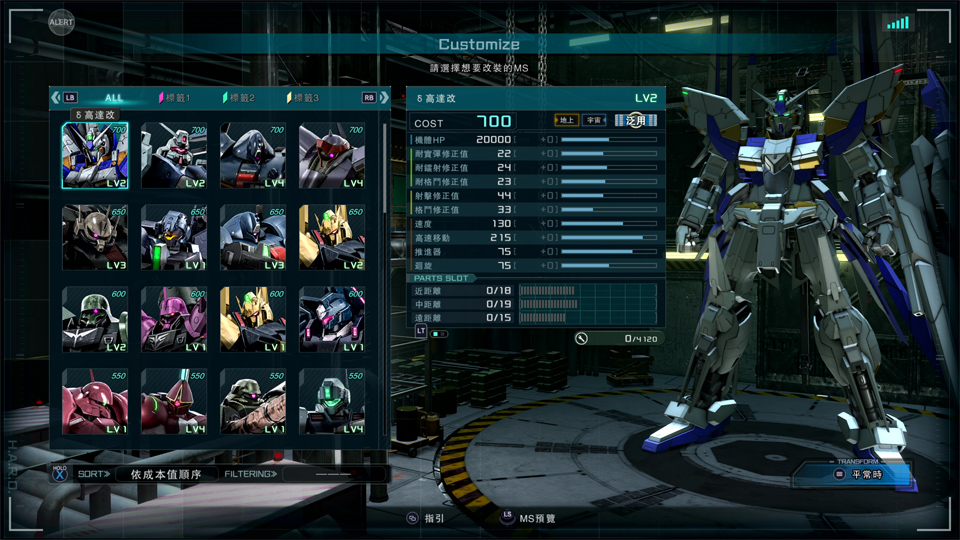The image size is (960, 540).
Task: Click the ALERT icon in the corner
Action: click(62, 20)
